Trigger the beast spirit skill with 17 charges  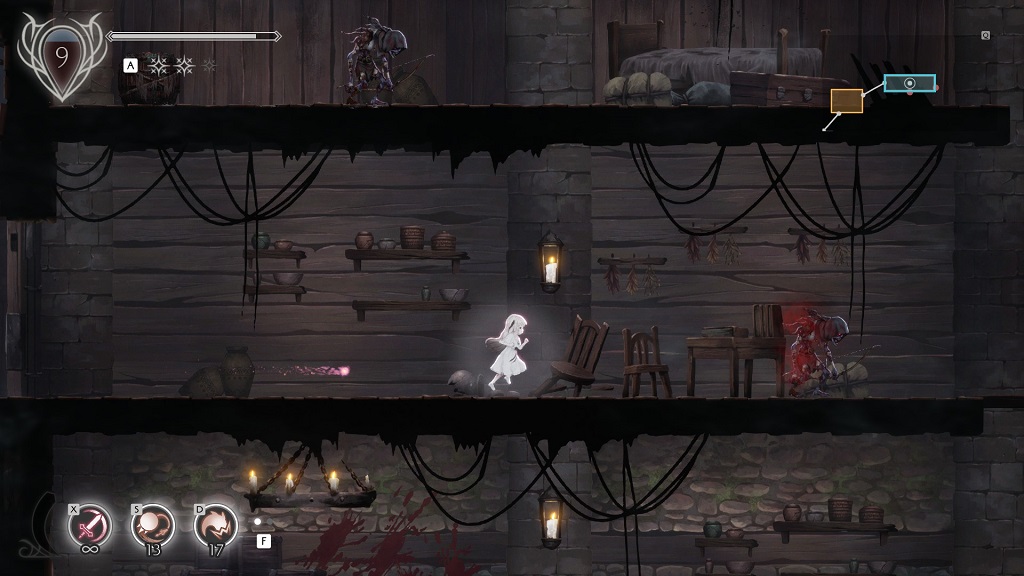[x=216, y=526]
